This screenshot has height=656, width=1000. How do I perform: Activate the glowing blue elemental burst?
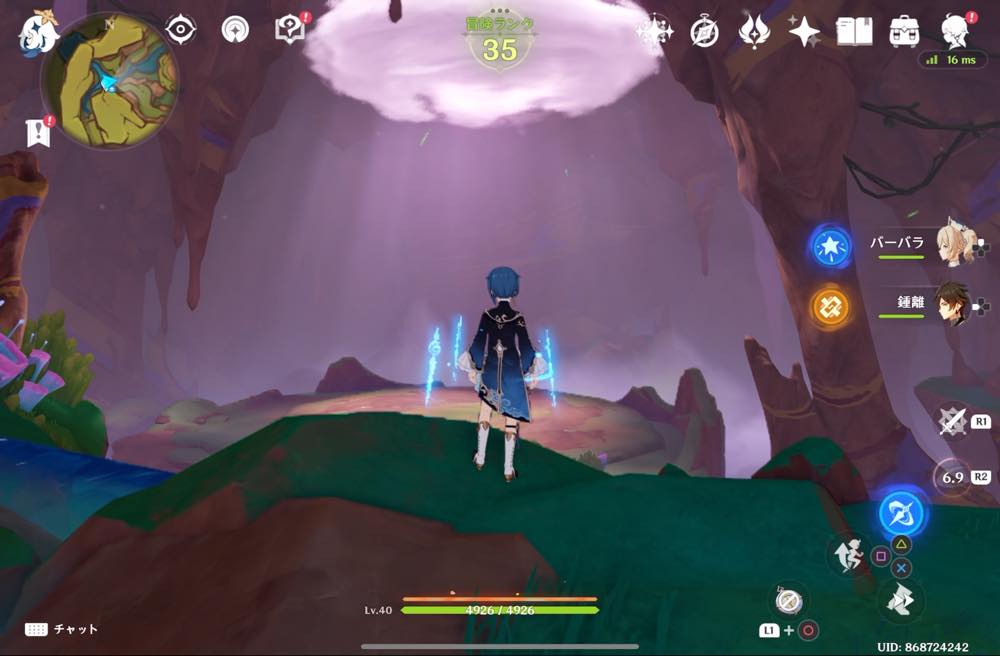(x=903, y=514)
